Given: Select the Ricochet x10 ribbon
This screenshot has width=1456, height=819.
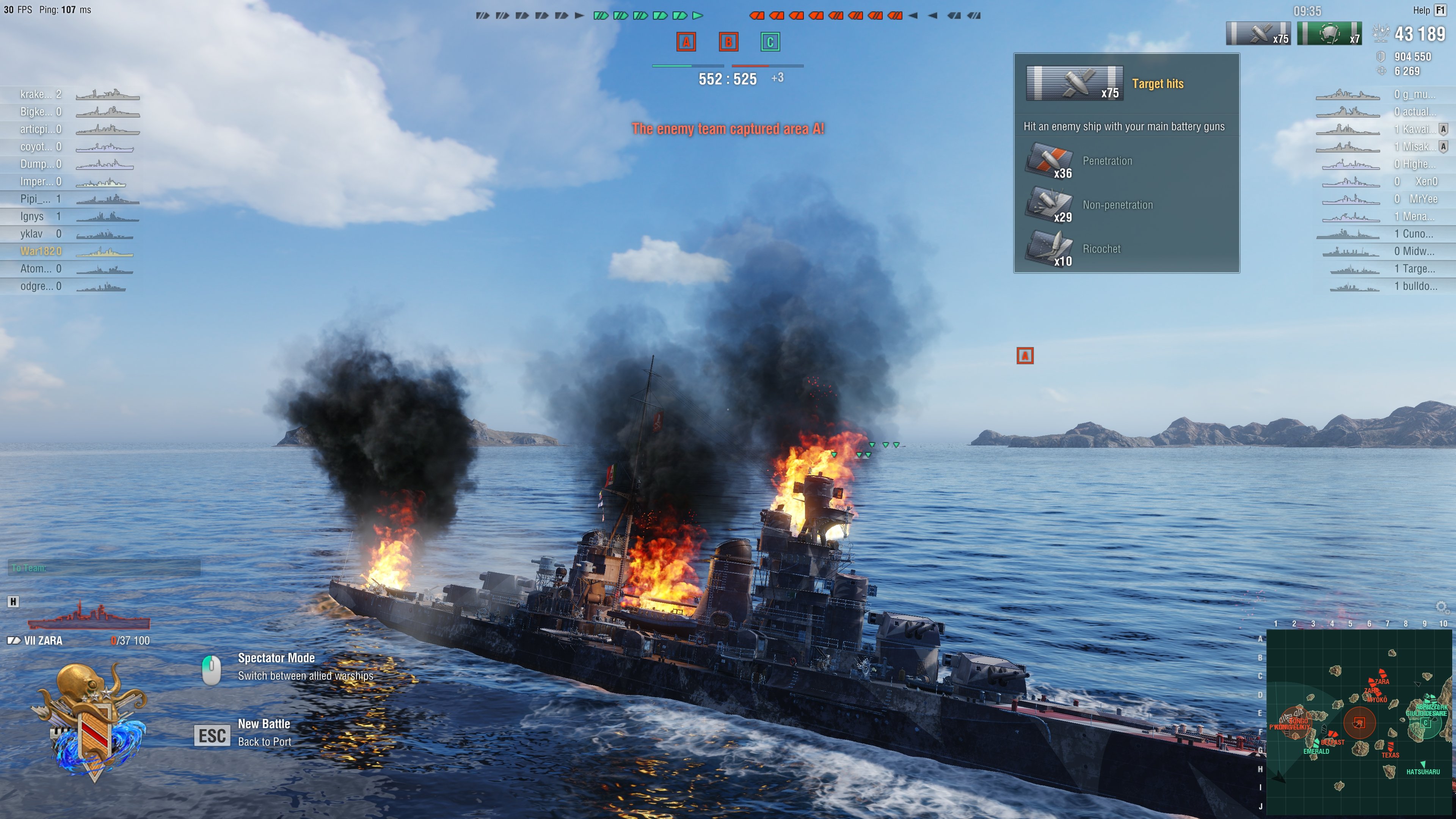Looking at the screenshot, I should coord(1049,249).
